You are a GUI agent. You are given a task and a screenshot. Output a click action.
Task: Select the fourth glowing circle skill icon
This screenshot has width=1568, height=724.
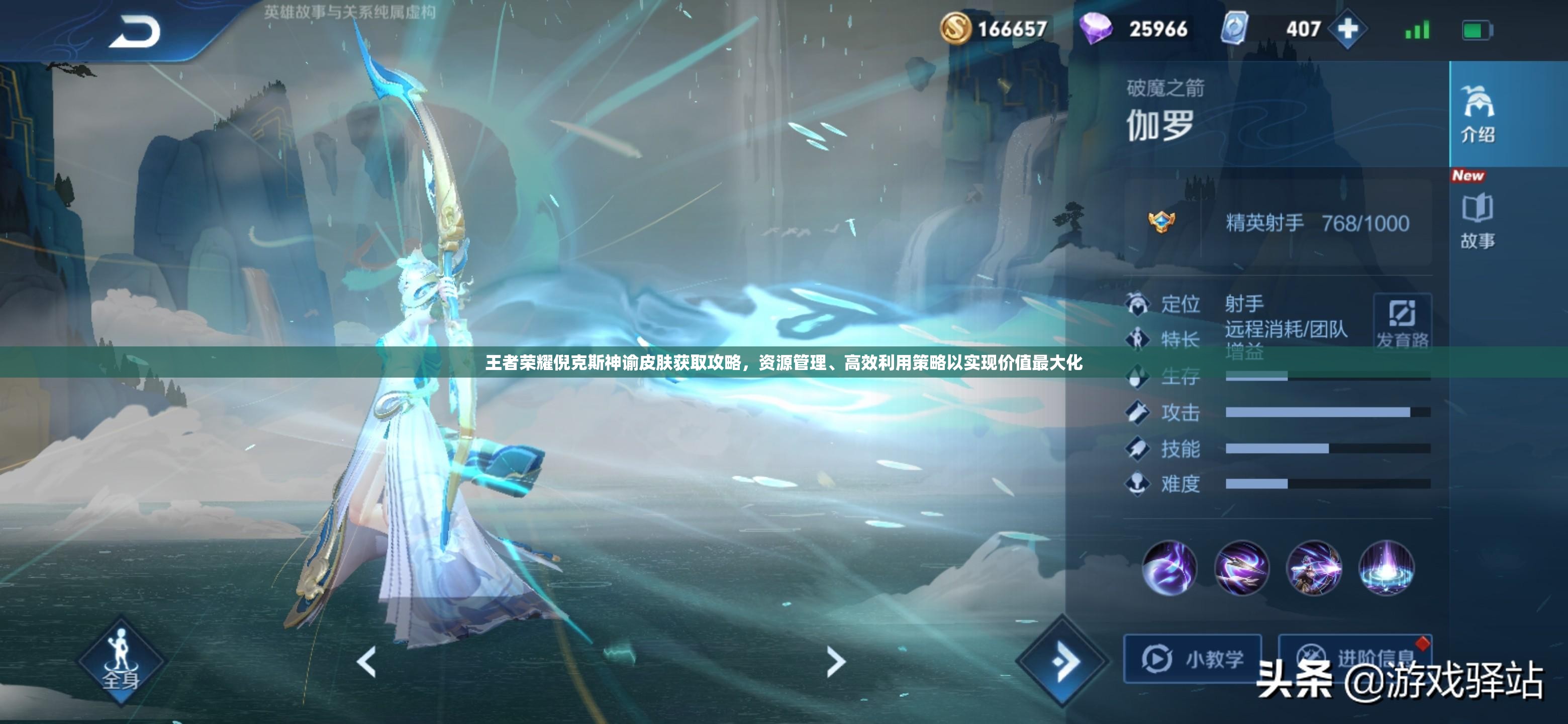pyautogui.click(x=1386, y=568)
